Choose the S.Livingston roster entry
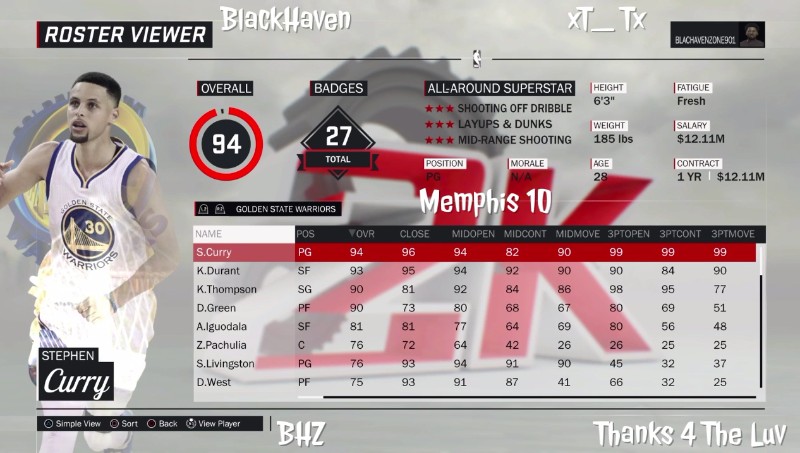Image resolution: width=800 pixels, height=453 pixels. point(474,363)
